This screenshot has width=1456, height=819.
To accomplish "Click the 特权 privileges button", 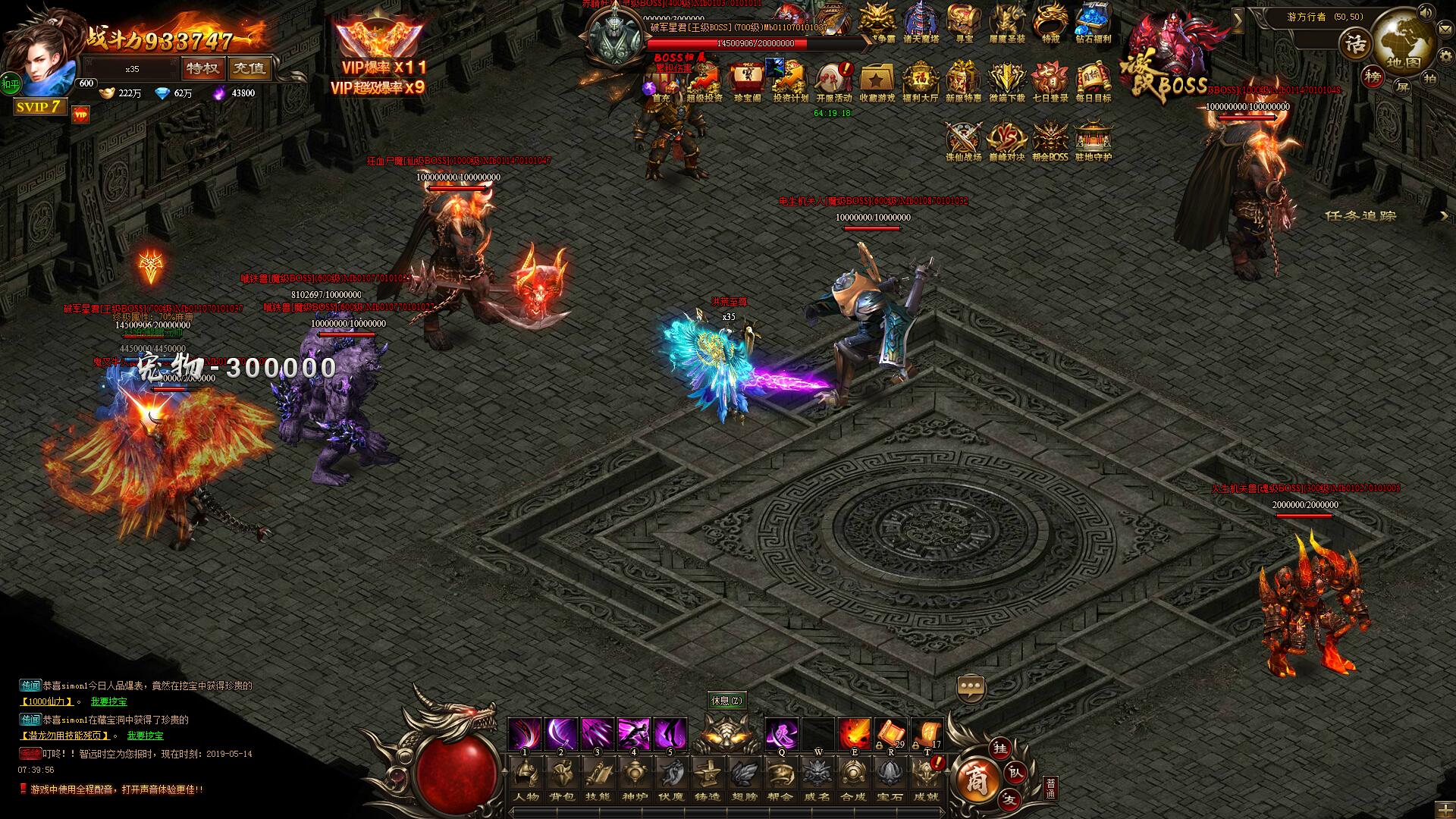I will (x=202, y=68).
